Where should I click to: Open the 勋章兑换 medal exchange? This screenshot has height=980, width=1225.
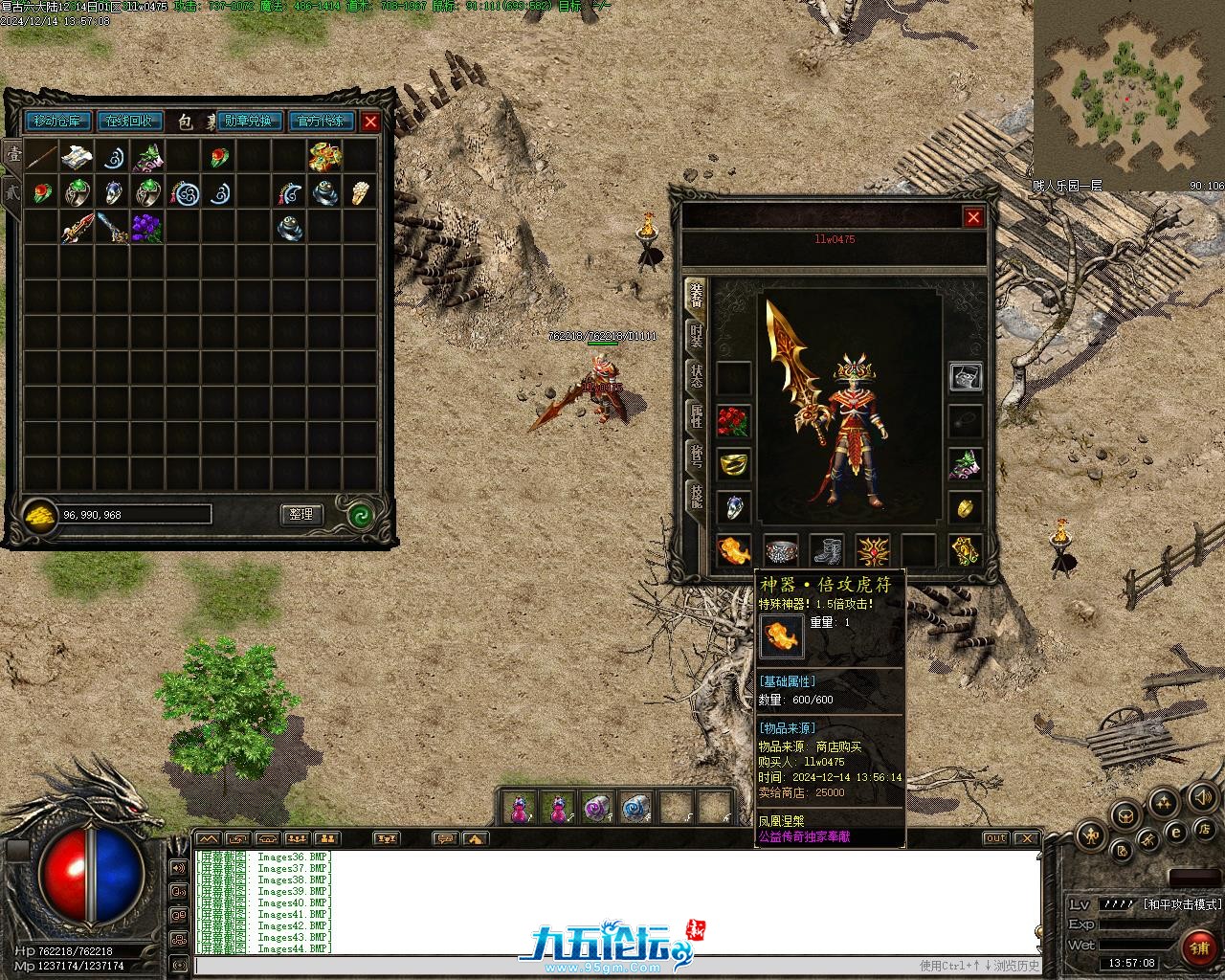249,122
